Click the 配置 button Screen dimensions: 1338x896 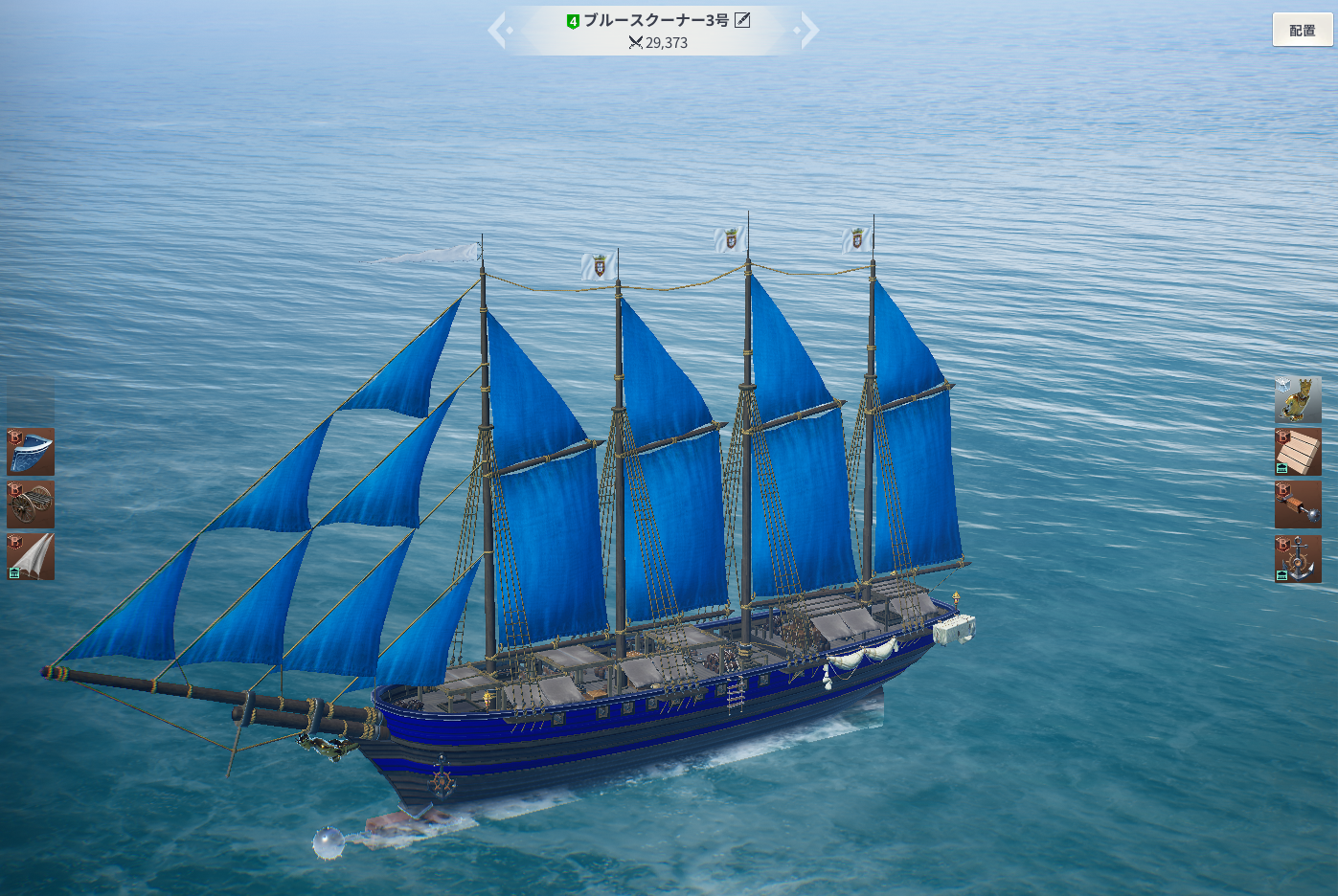[1302, 30]
